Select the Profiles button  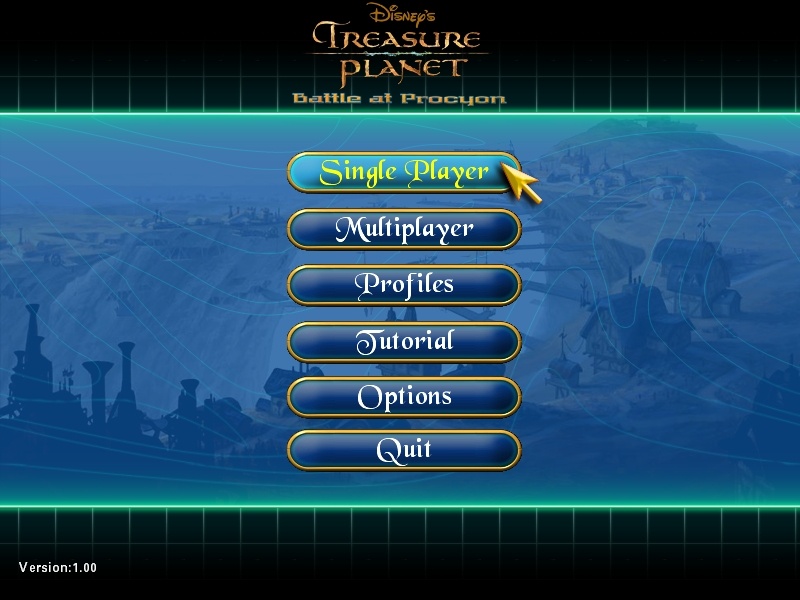pos(404,285)
